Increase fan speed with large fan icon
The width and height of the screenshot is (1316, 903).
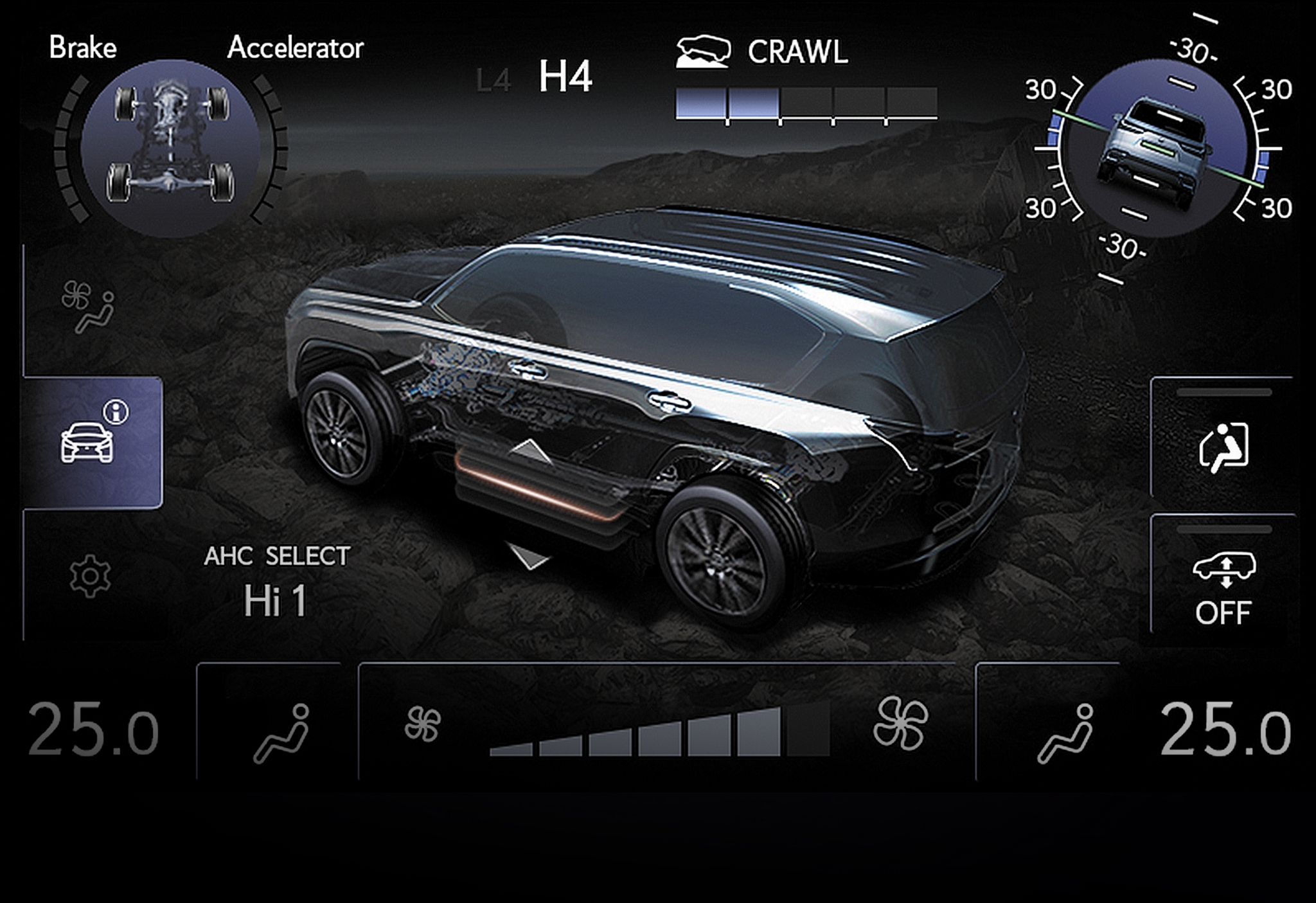pyautogui.click(x=900, y=724)
